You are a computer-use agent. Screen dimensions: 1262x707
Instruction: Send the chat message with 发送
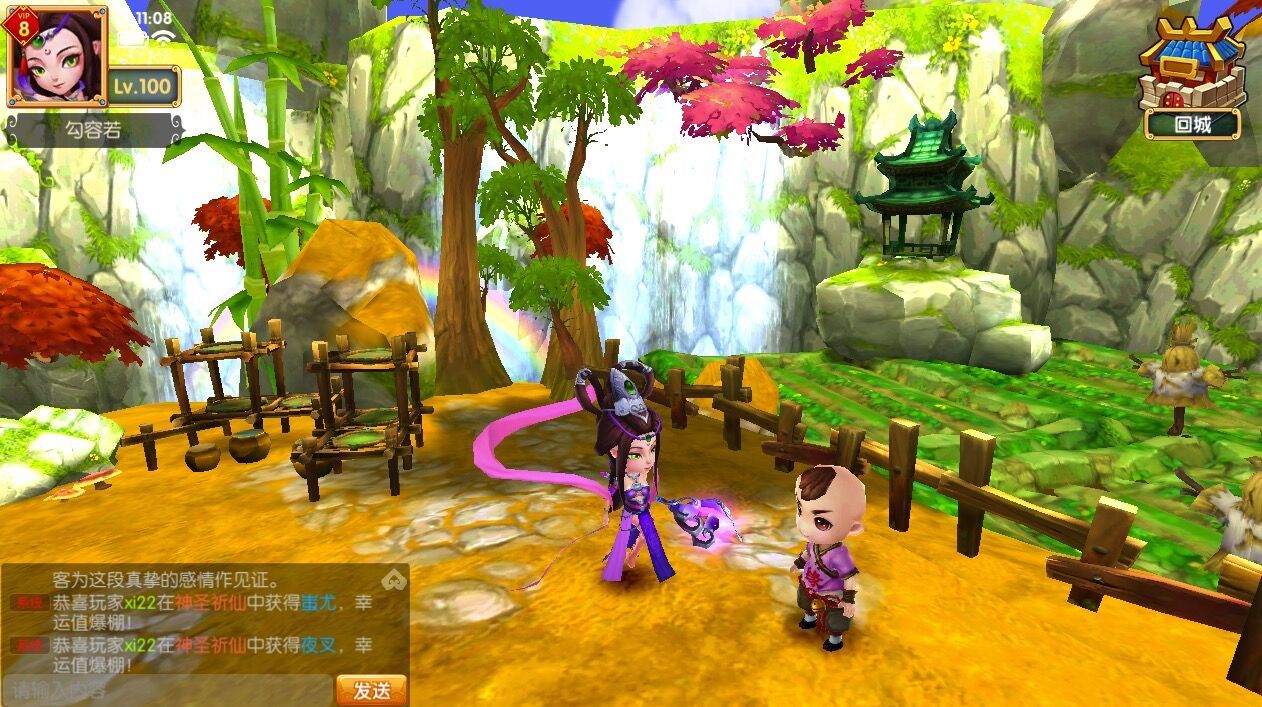[x=371, y=690]
